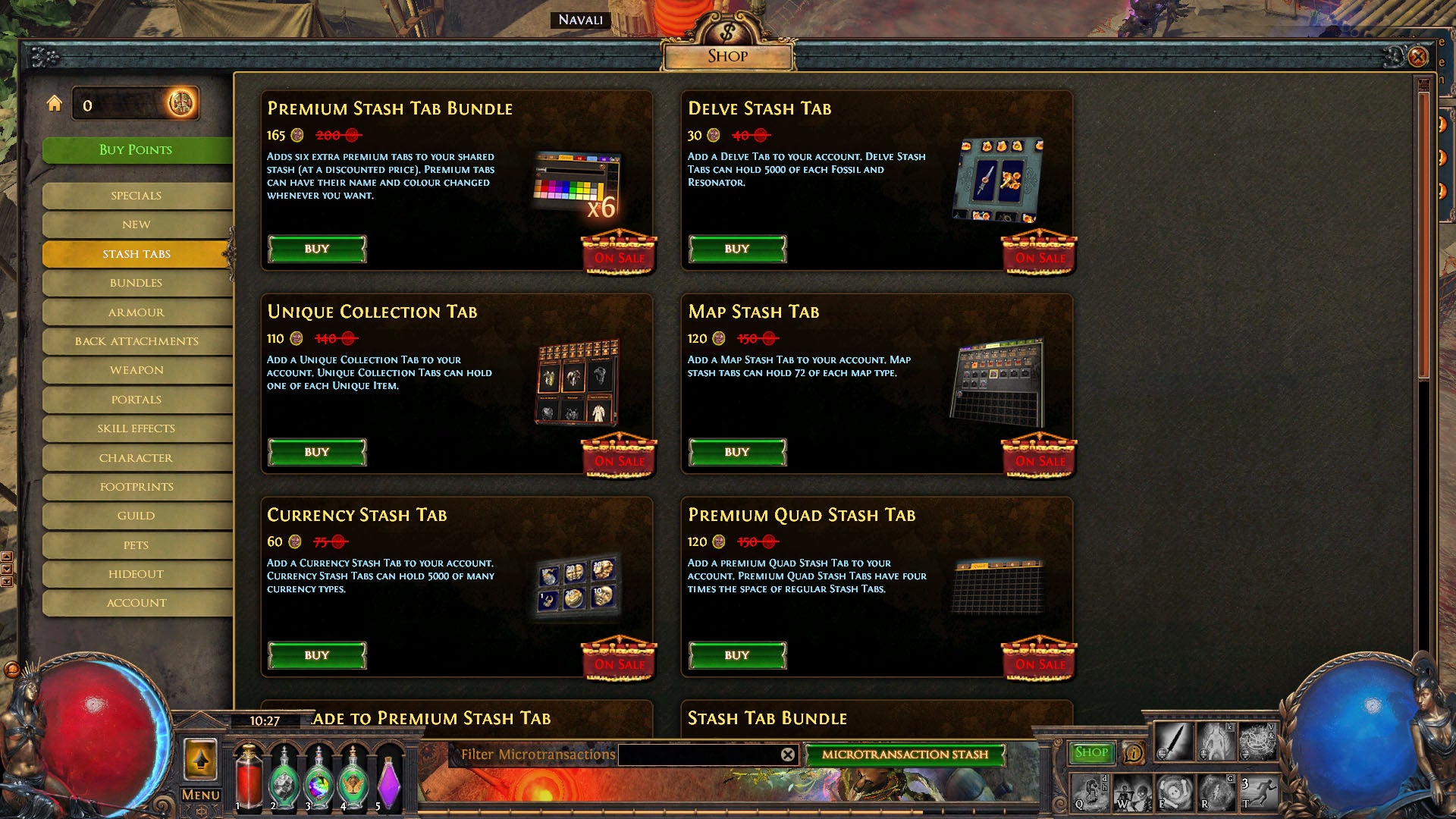Select the Pets category
Viewport: 1456px width, 819px height.
(x=136, y=544)
